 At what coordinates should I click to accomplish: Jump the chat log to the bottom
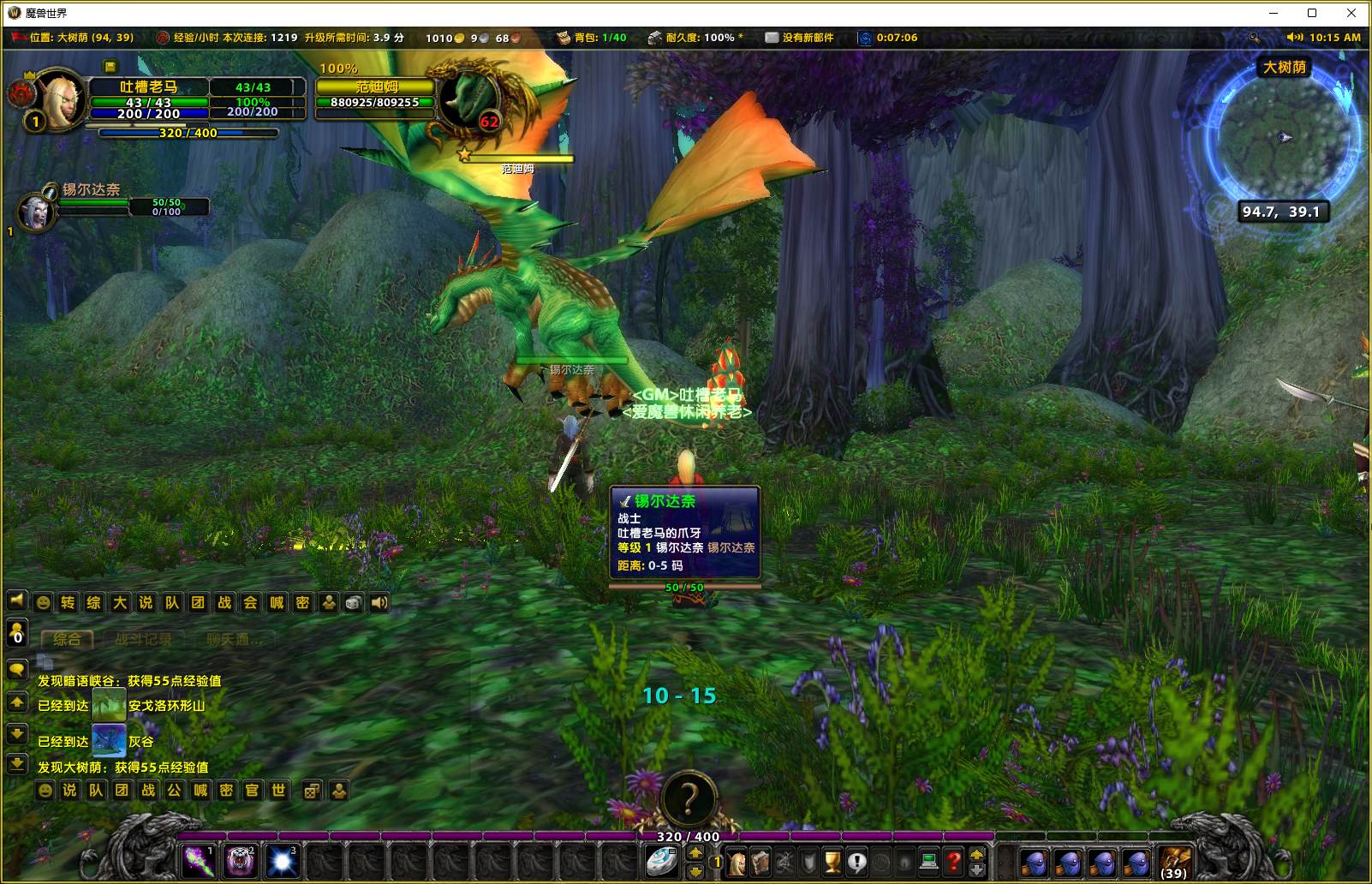click(x=16, y=763)
